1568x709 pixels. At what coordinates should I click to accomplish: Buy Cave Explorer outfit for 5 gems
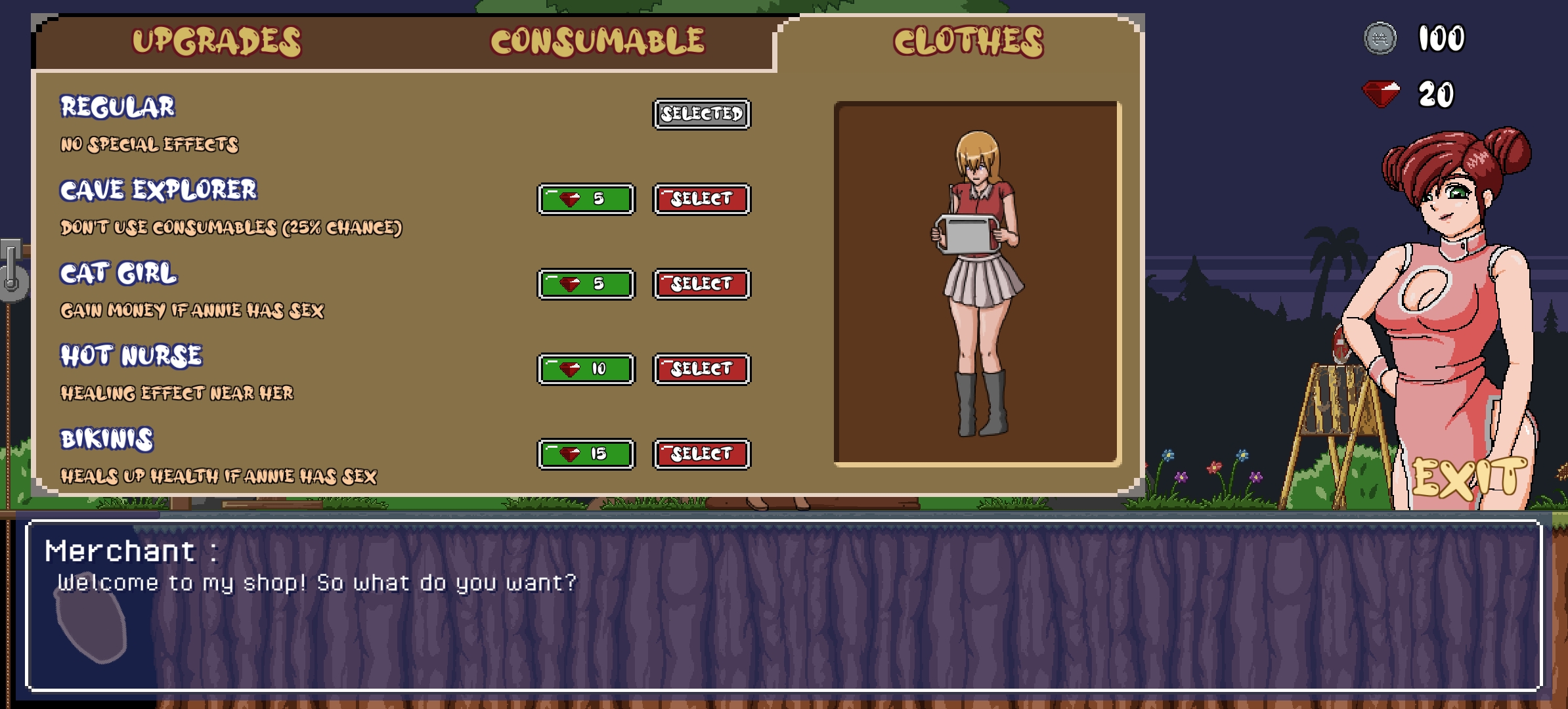pos(586,199)
